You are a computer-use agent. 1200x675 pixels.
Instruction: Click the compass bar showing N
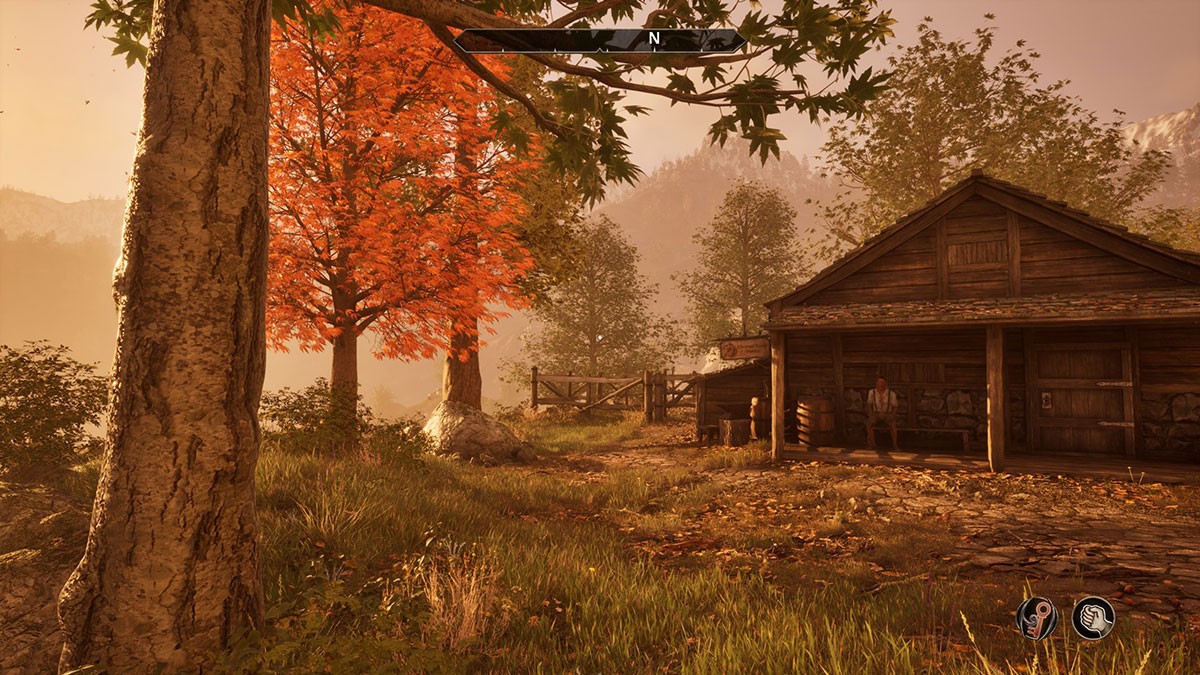click(x=600, y=40)
